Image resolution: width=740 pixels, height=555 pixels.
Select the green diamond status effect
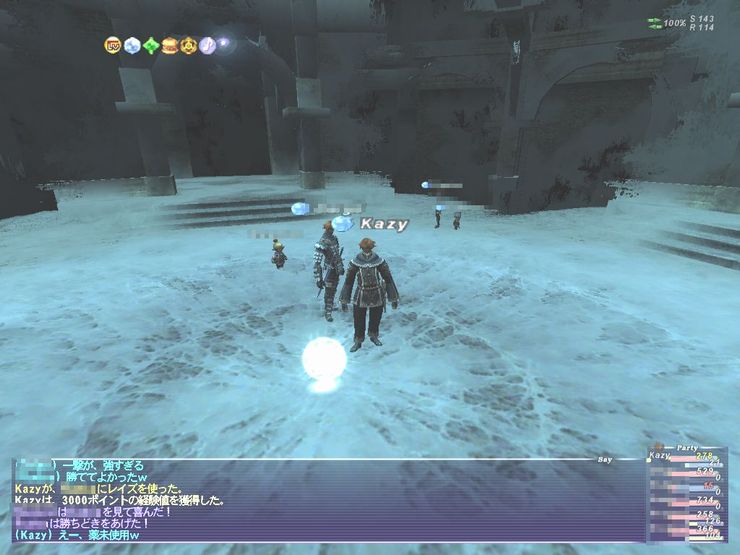(151, 45)
